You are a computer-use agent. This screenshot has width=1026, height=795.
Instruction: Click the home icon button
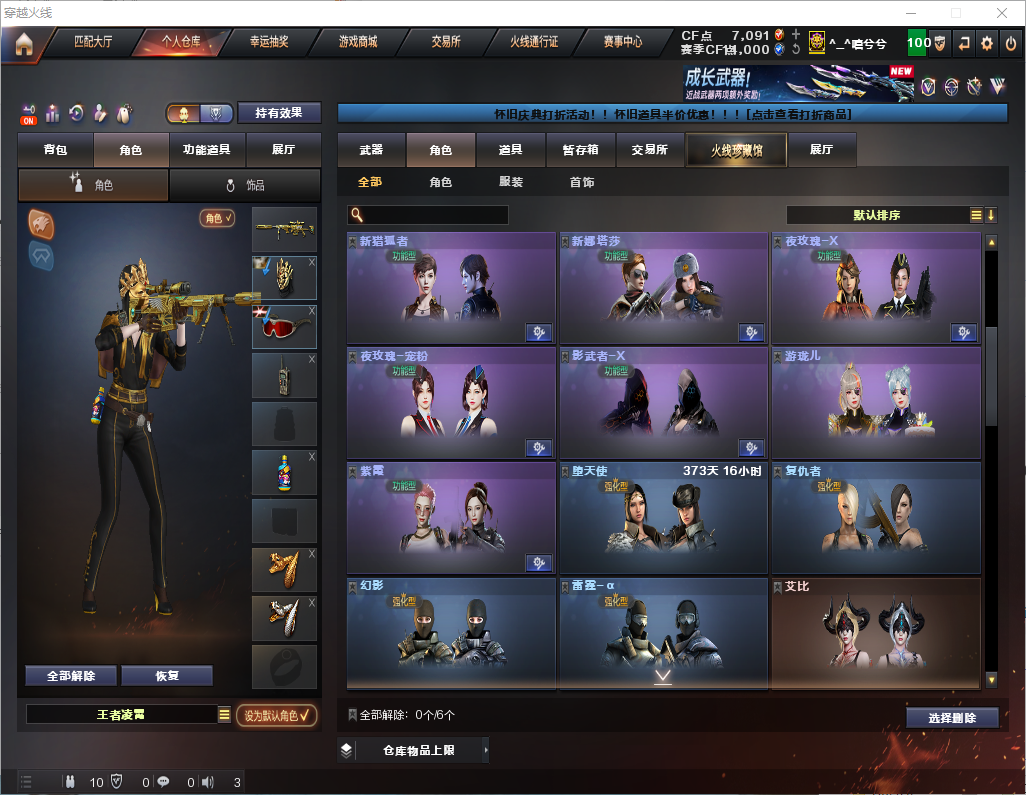tap(24, 44)
